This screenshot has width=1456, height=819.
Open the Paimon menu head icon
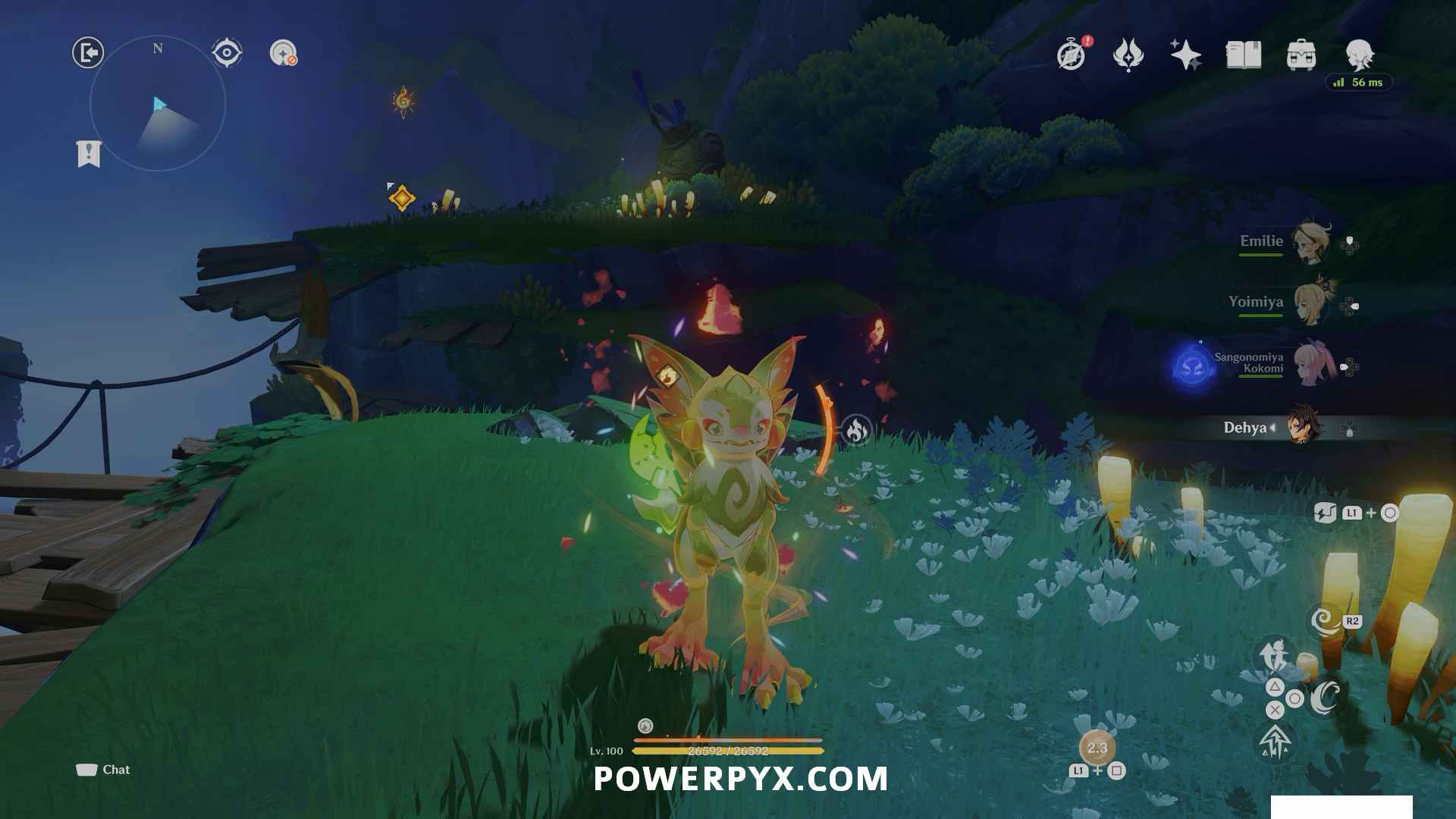(x=1359, y=55)
